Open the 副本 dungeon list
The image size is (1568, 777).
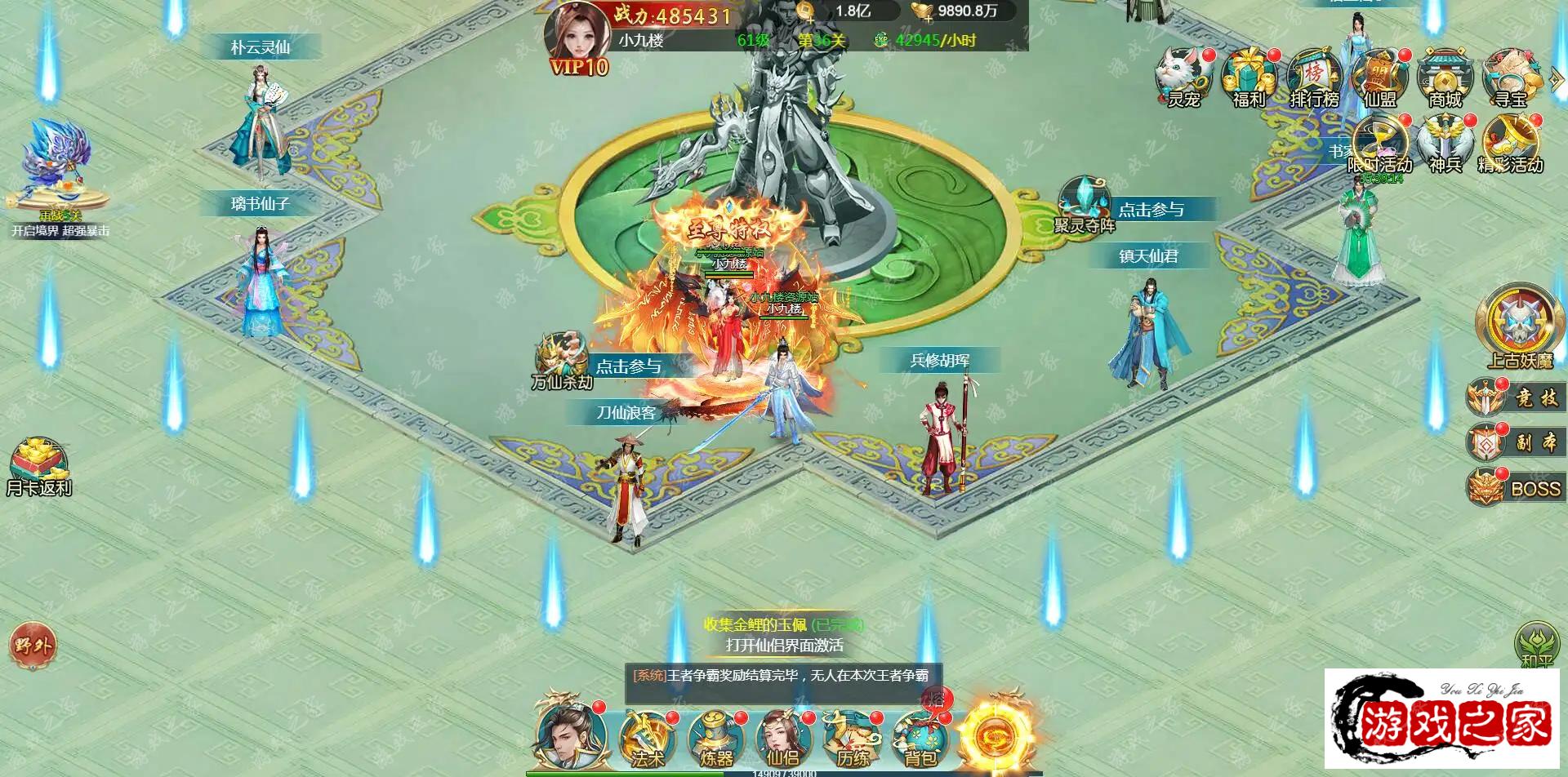pos(1517,443)
